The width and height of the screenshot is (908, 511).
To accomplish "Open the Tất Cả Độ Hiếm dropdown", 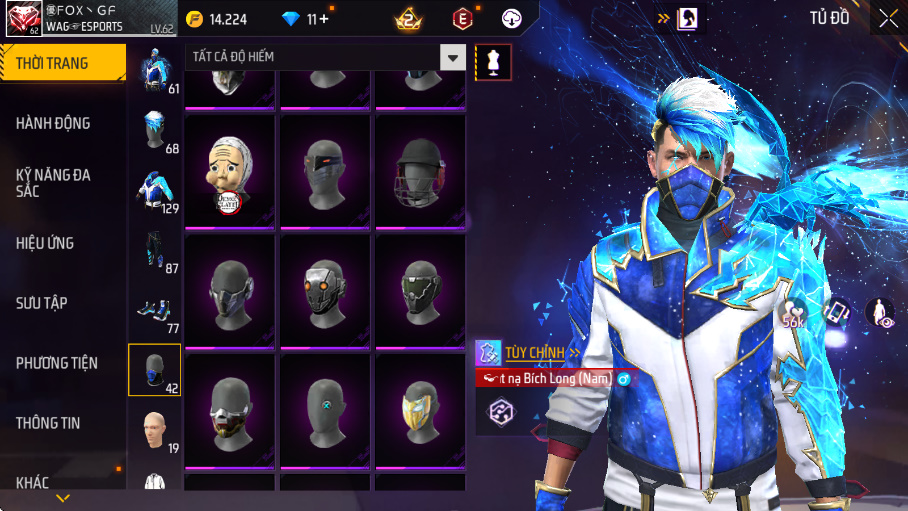I will (x=454, y=58).
